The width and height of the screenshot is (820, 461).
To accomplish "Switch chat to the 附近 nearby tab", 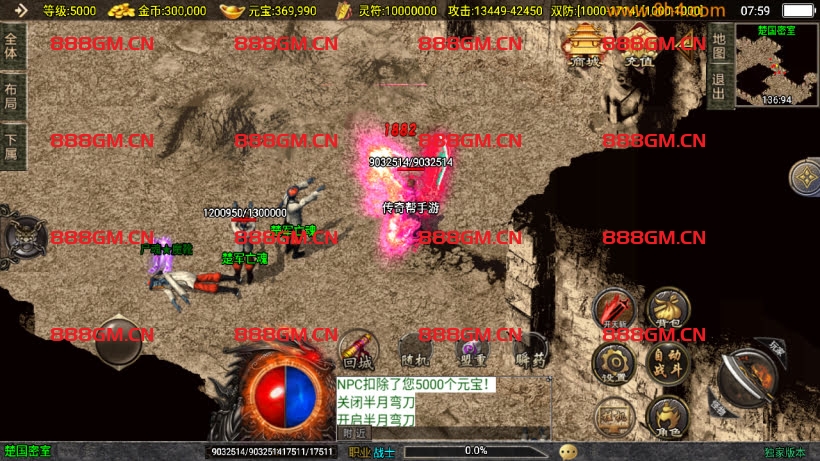I will pos(354,434).
